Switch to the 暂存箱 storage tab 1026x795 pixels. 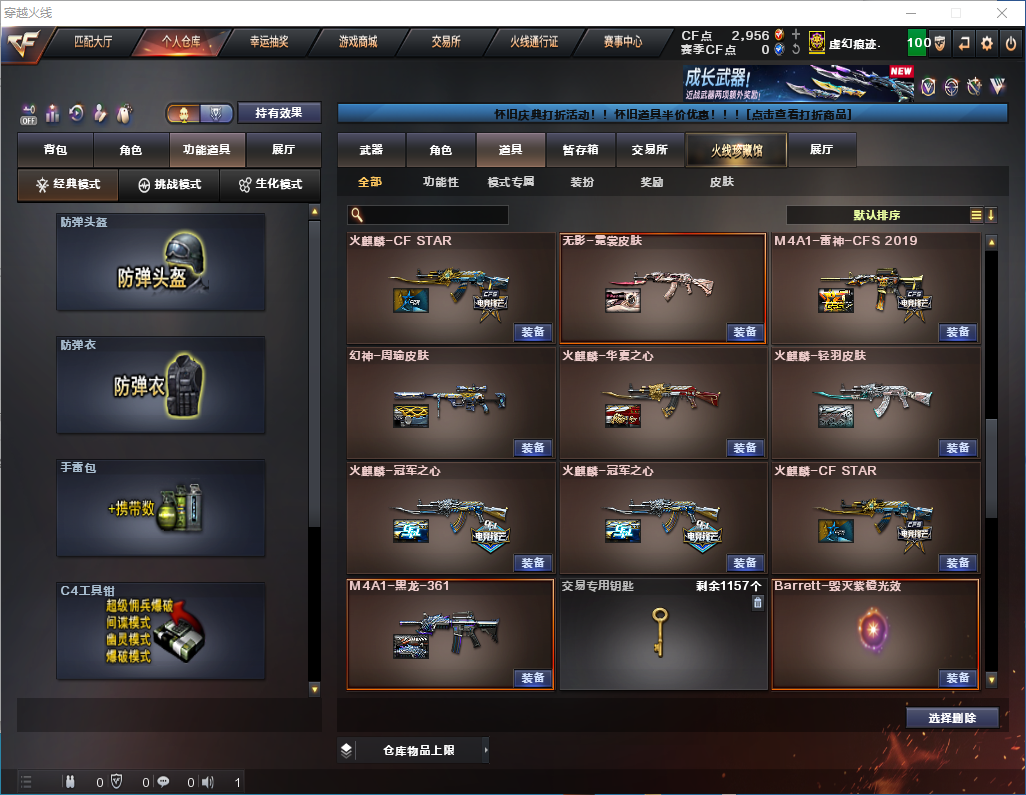581,150
